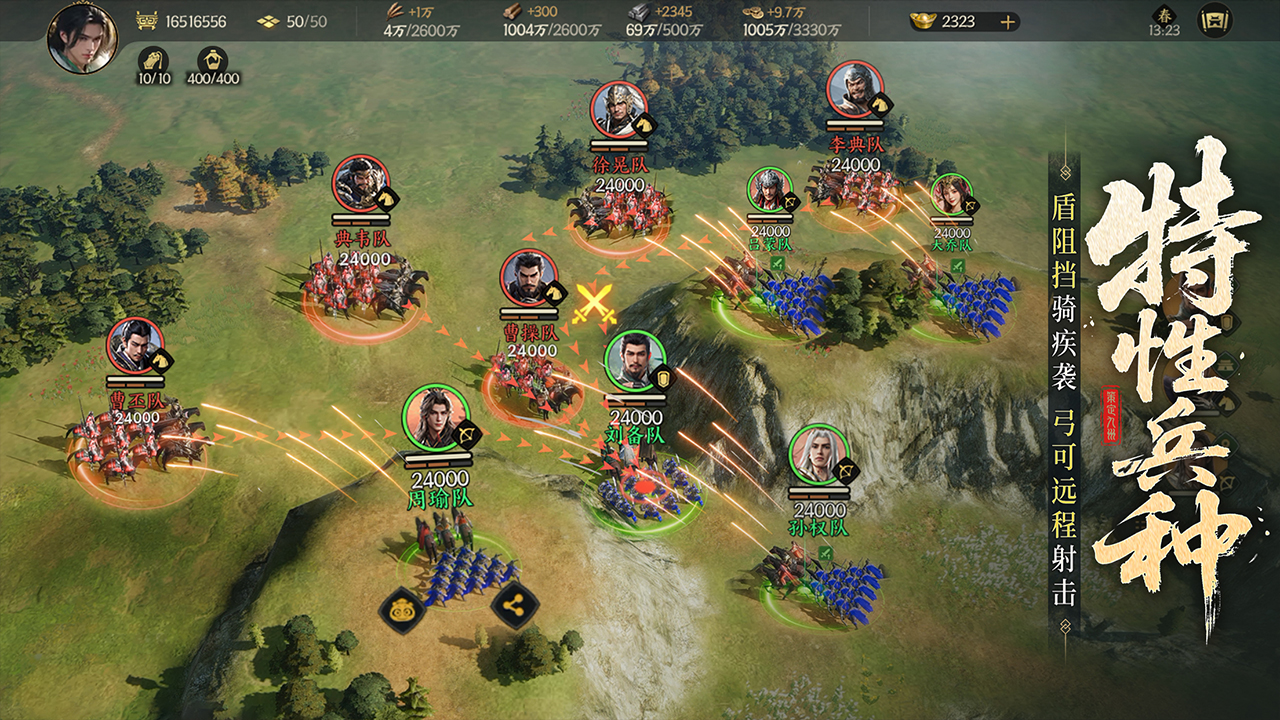Select 孙权队 general portrait
The height and width of the screenshot is (720, 1280).
tap(819, 454)
